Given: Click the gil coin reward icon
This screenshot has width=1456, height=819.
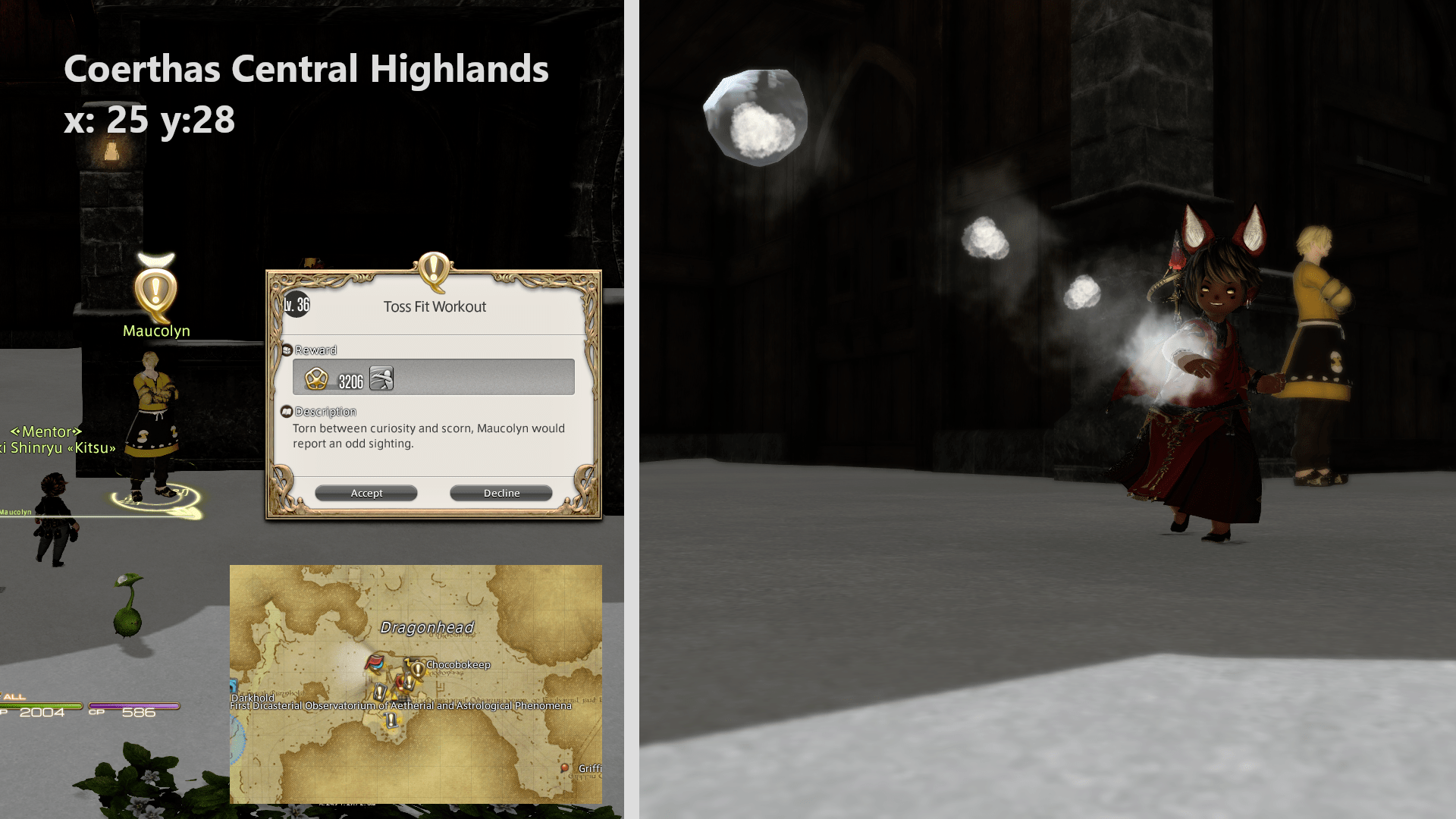Looking at the screenshot, I should (x=316, y=380).
